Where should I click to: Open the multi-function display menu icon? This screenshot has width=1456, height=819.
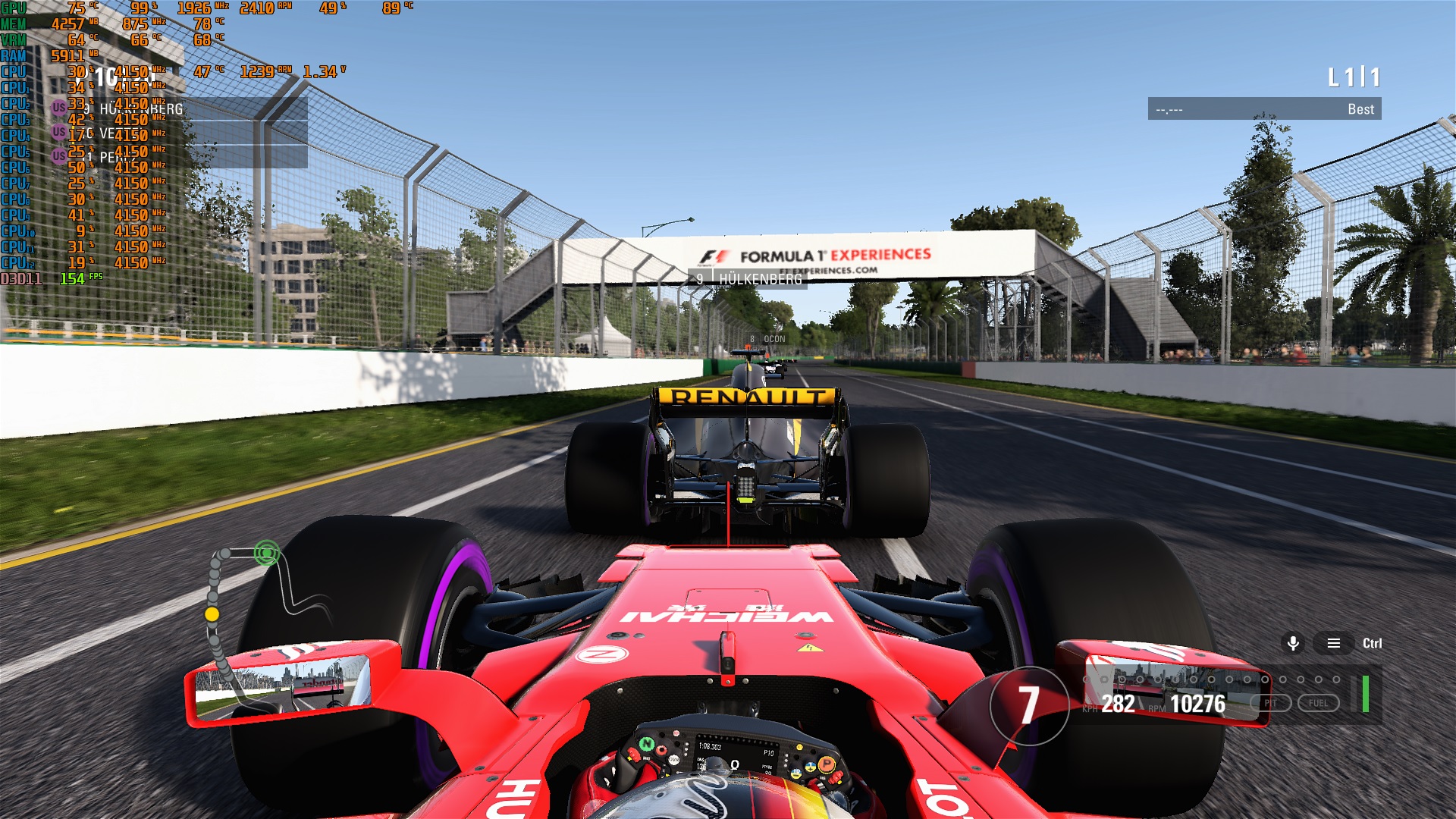[1333, 643]
